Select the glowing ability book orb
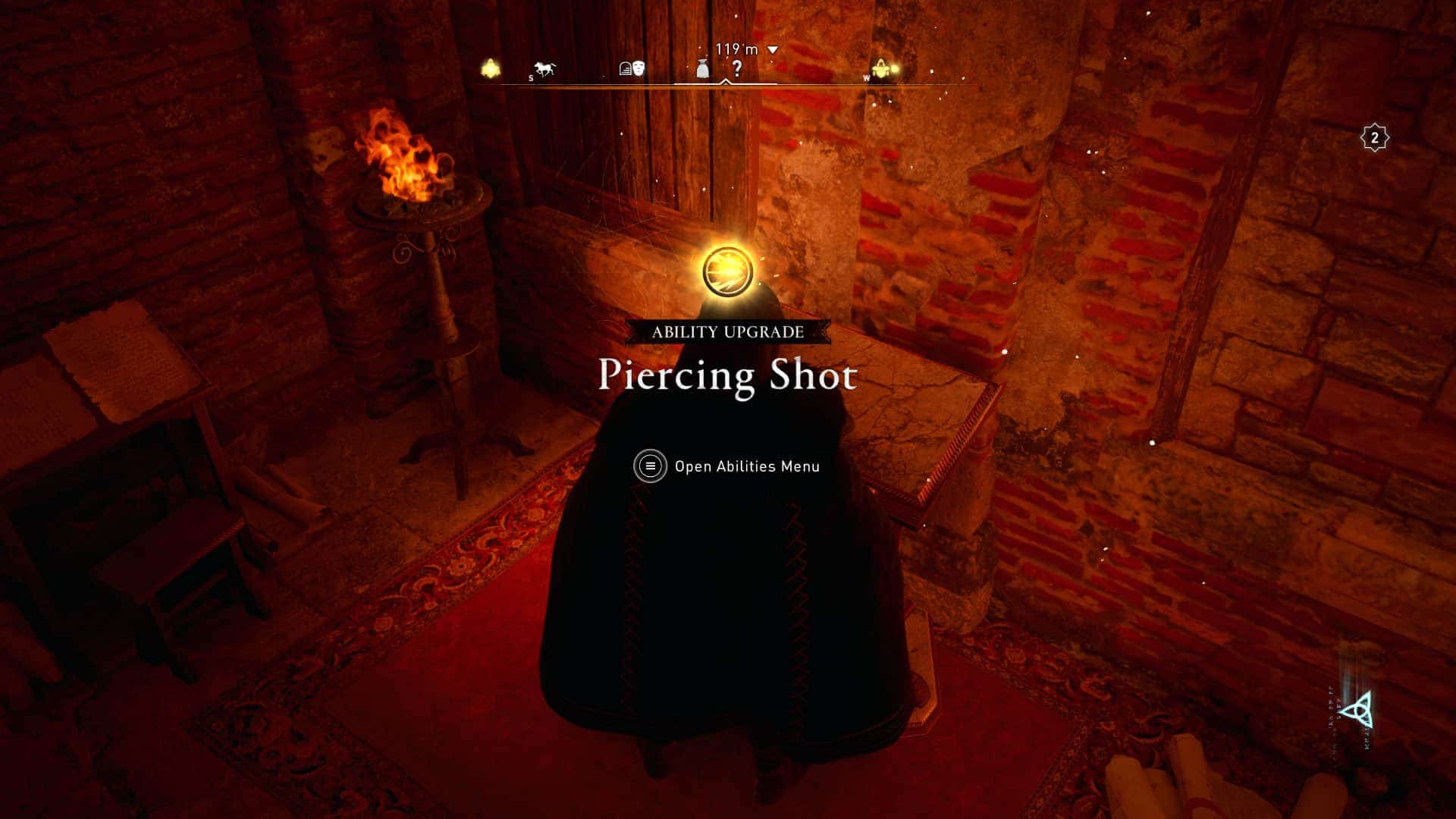1456x819 pixels. click(728, 271)
